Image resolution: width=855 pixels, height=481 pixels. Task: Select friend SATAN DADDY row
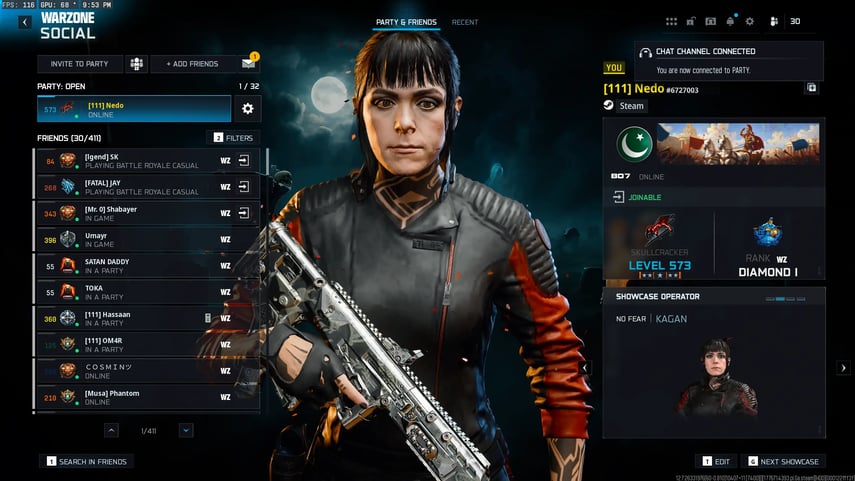coord(140,265)
